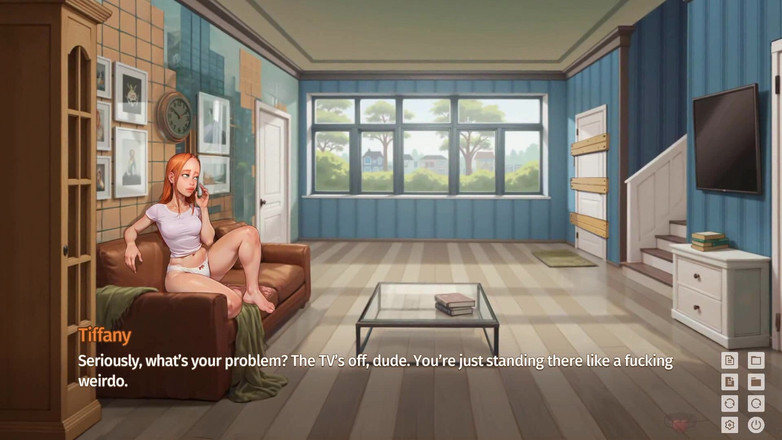Click the single circular arrow icon
The image size is (782, 440).
(756, 404)
